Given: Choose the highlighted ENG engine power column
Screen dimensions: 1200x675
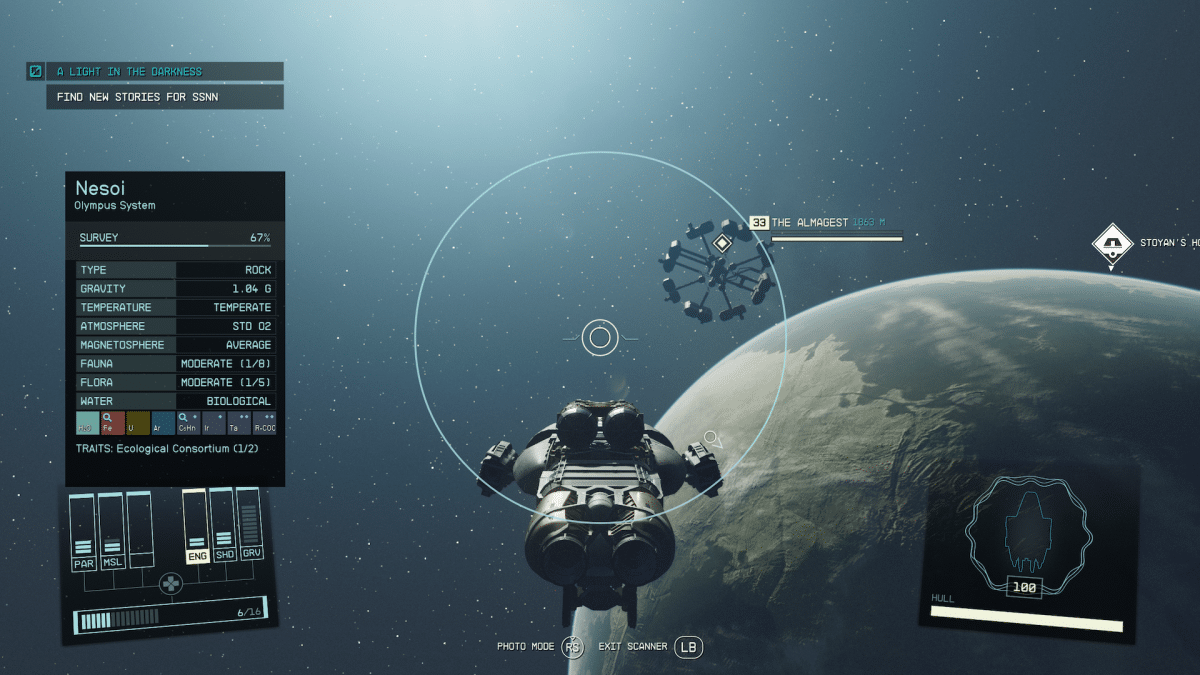Looking at the screenshot, I should pyautogui.click(x=197, y=527).
